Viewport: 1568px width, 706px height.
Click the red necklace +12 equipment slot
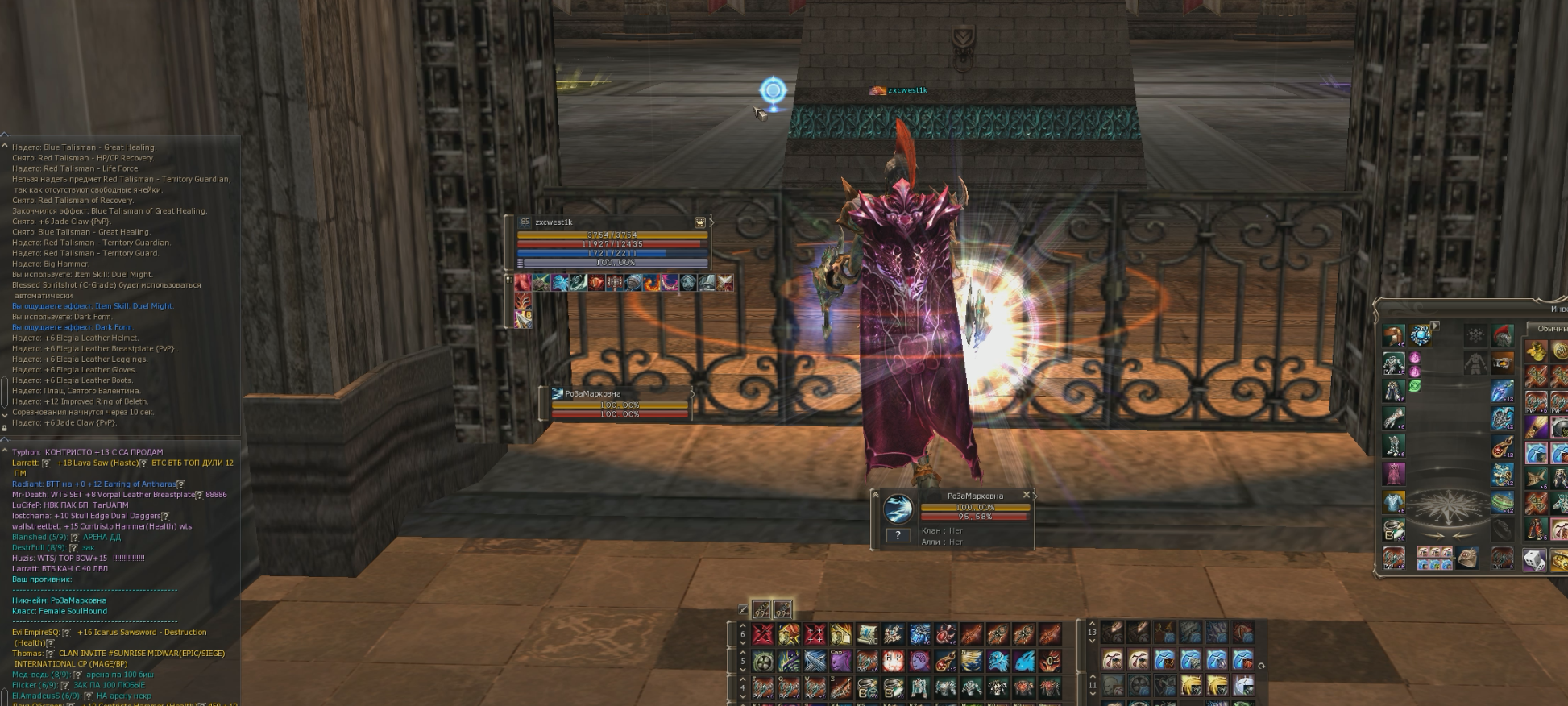point(1501,446)
